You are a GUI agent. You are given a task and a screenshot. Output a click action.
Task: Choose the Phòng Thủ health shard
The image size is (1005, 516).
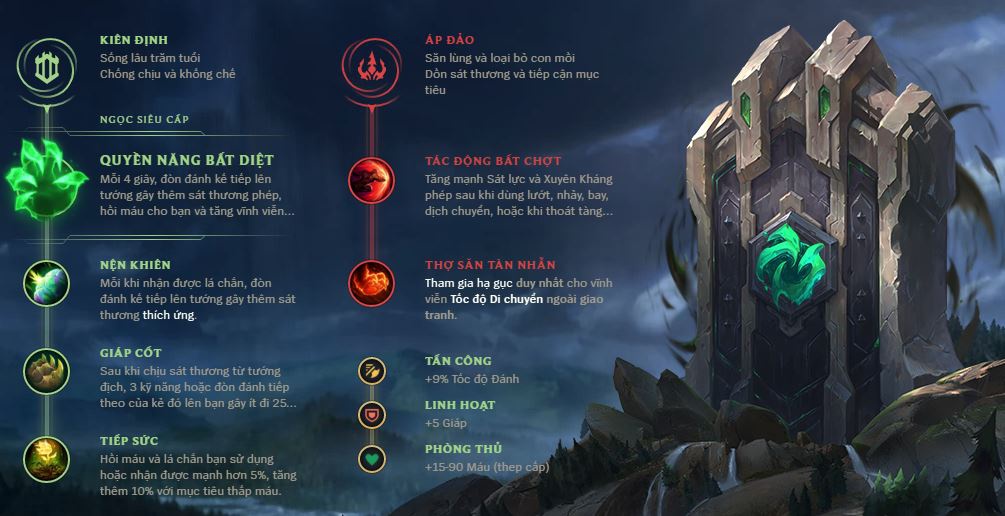pos(371,458)
